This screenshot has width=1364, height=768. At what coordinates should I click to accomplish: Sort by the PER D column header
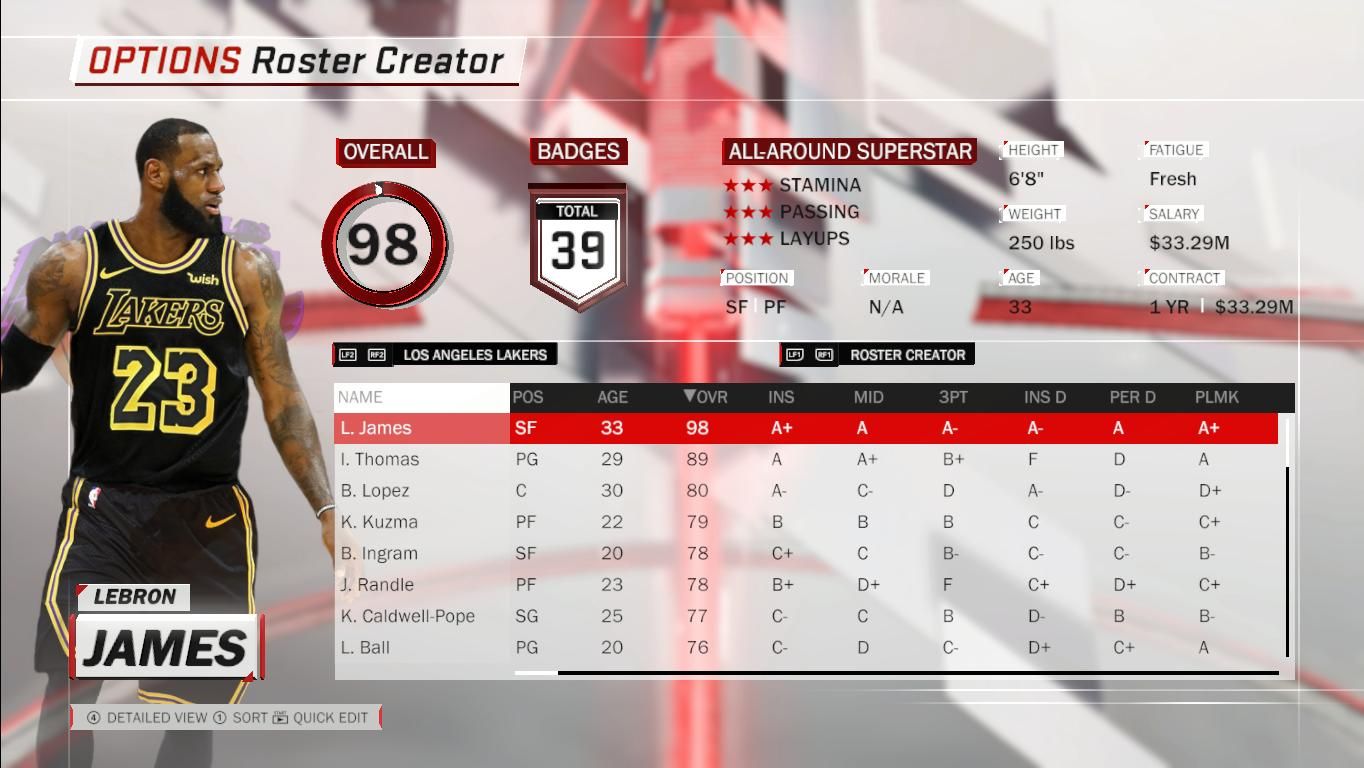click(1132, 397)
